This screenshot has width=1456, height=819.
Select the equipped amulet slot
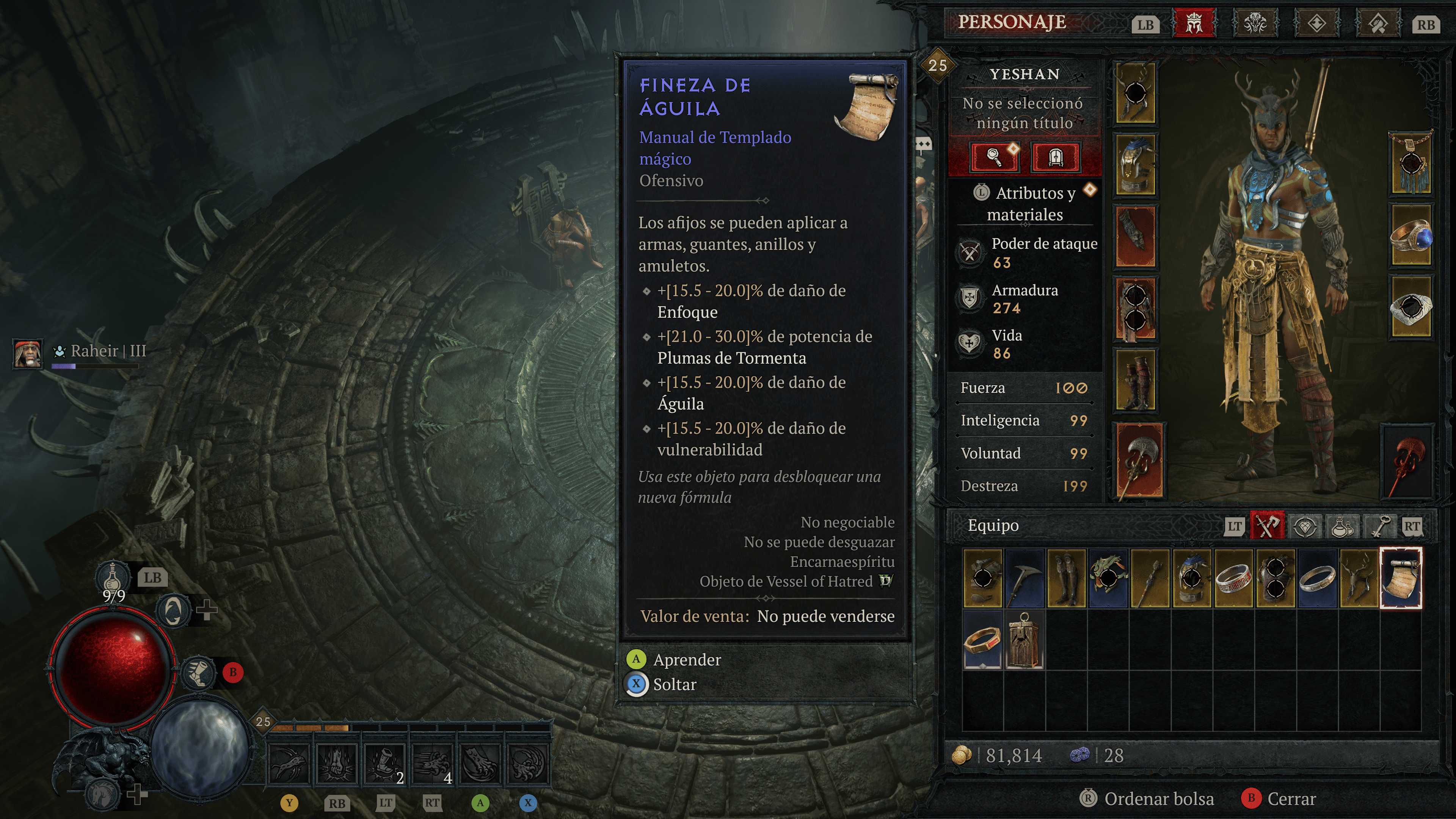pyautogui.click(x=1411, y=163)
